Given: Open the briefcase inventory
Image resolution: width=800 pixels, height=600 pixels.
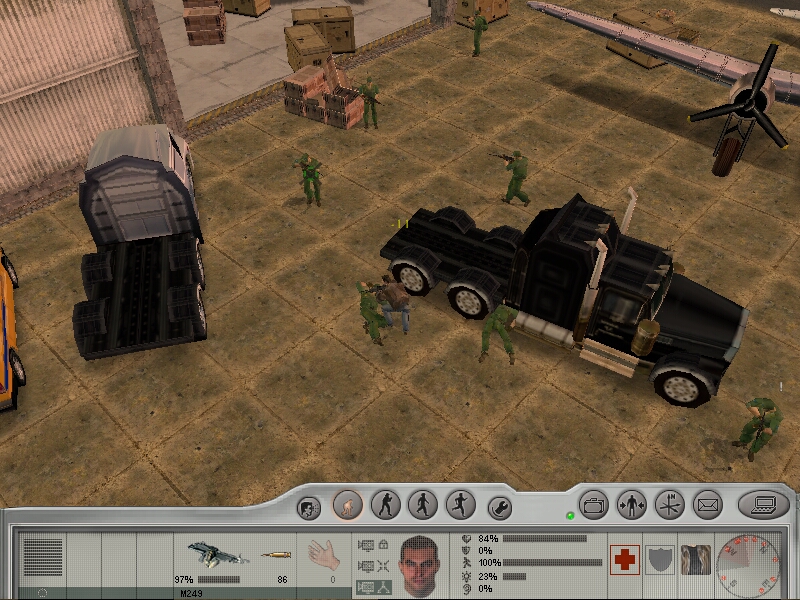Looking at the screenshot, I should click(595, 504).
